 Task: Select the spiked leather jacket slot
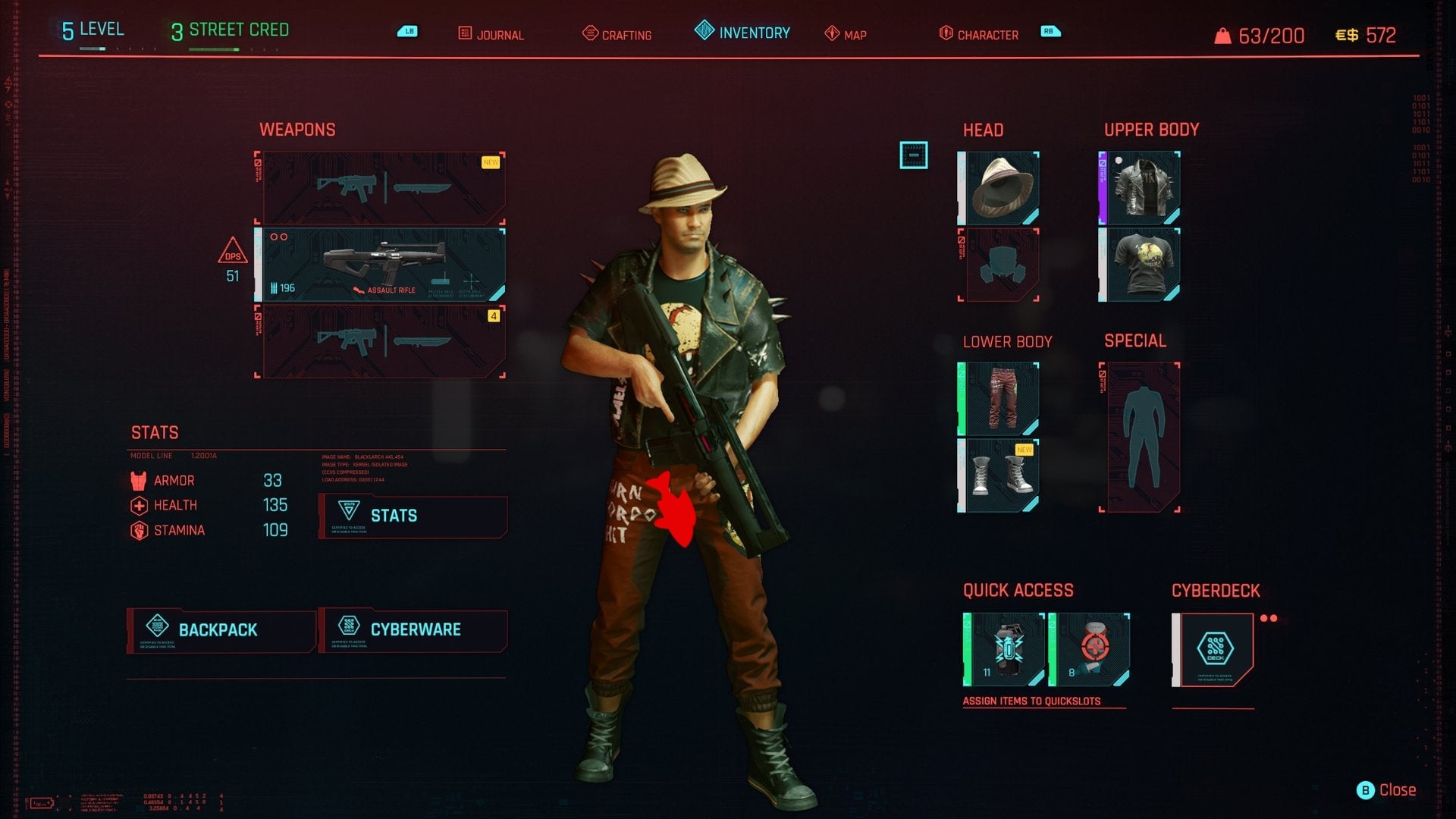tap(1141, 188)
